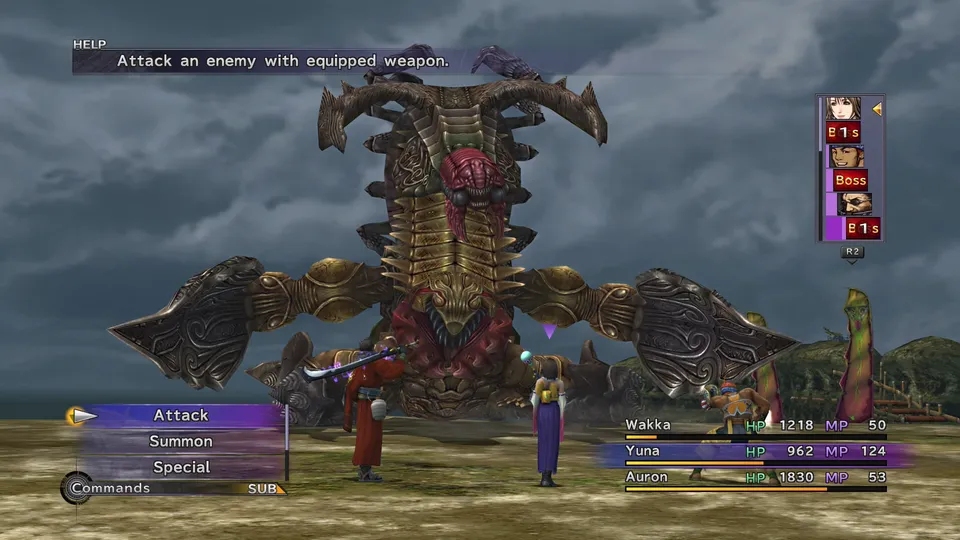Click Auron's portrait in the turn order
The height and width of the screenshot is (540, 960).
point(855,204)
